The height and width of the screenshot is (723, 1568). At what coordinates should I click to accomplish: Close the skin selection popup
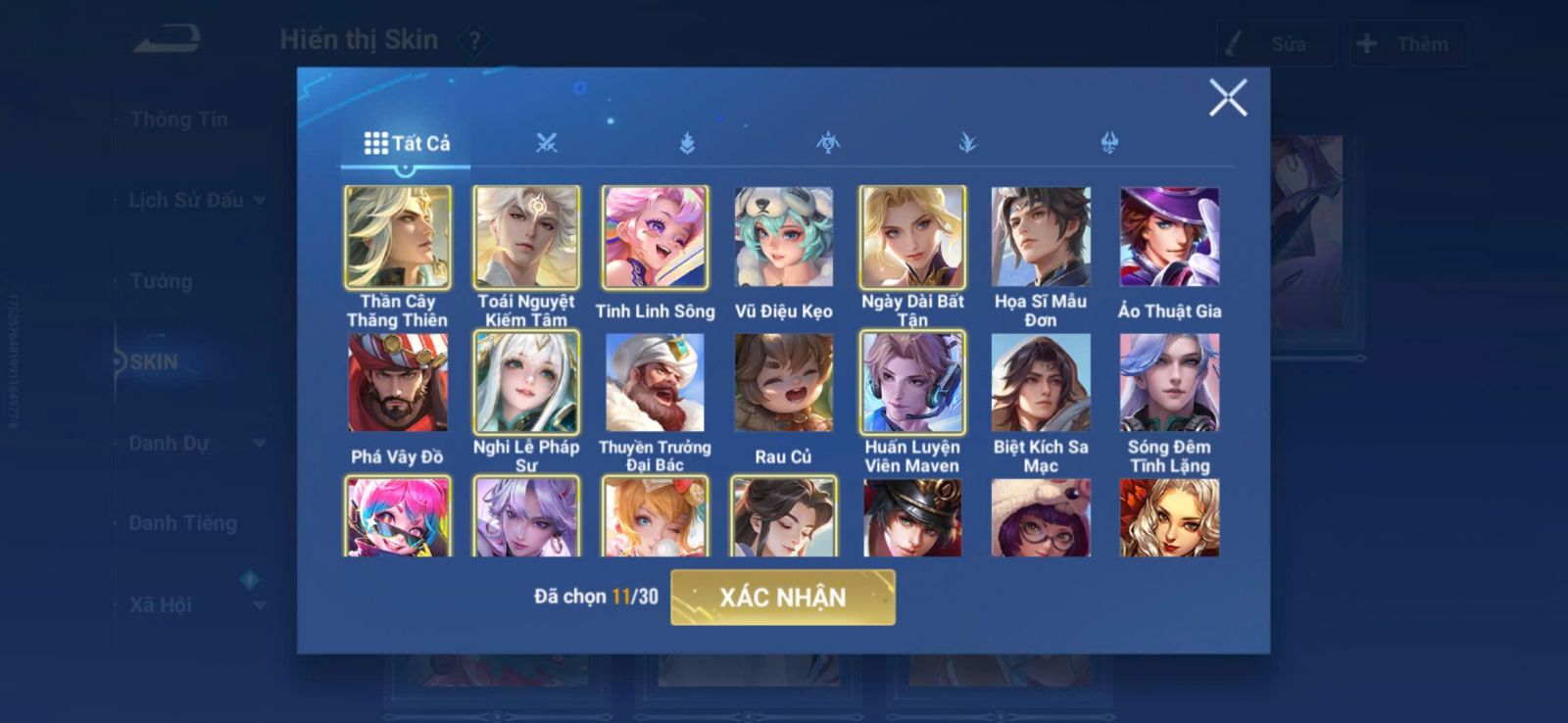[1227, 98]
